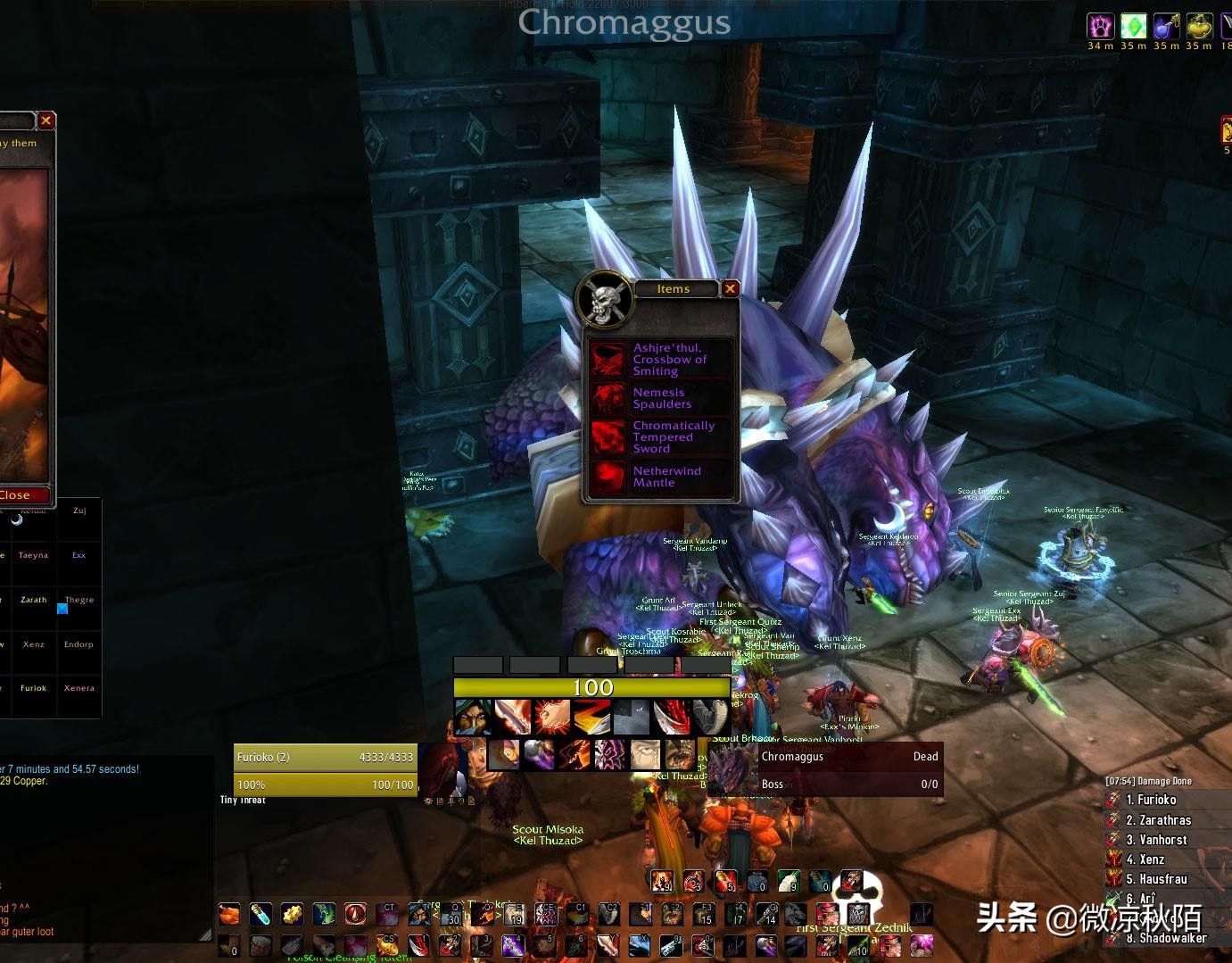The image size is (1232, 963).
Task: Click the pink paw print buff icon
Action: pos(1100,26)
